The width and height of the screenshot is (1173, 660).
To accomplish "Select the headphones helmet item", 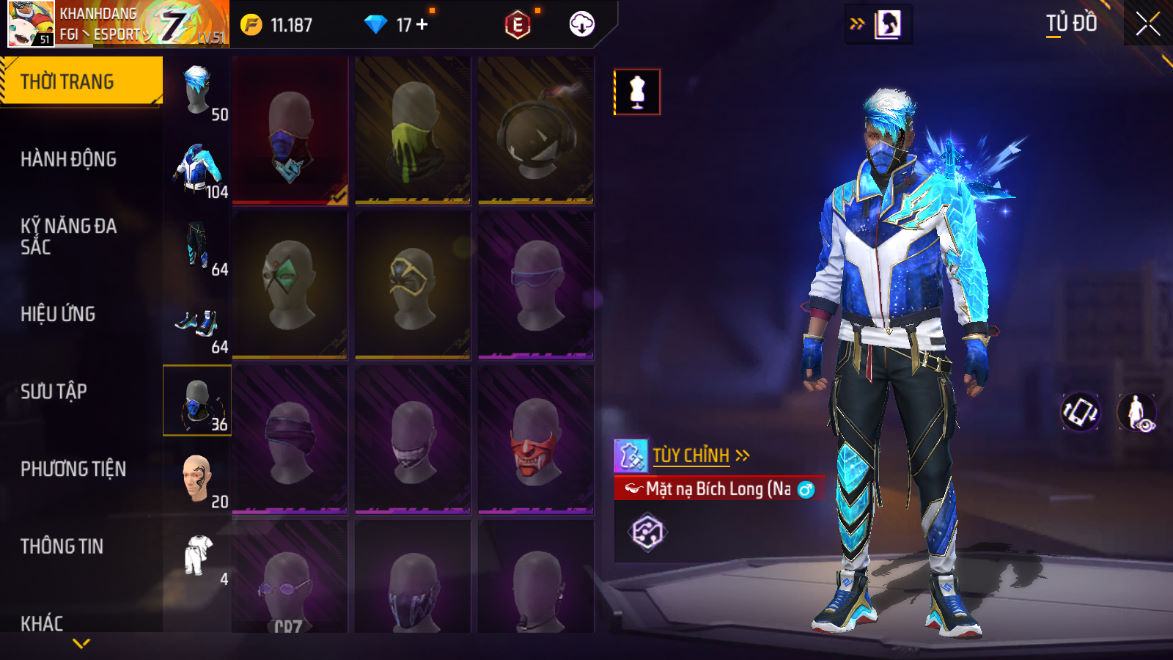I will (536, 130).
